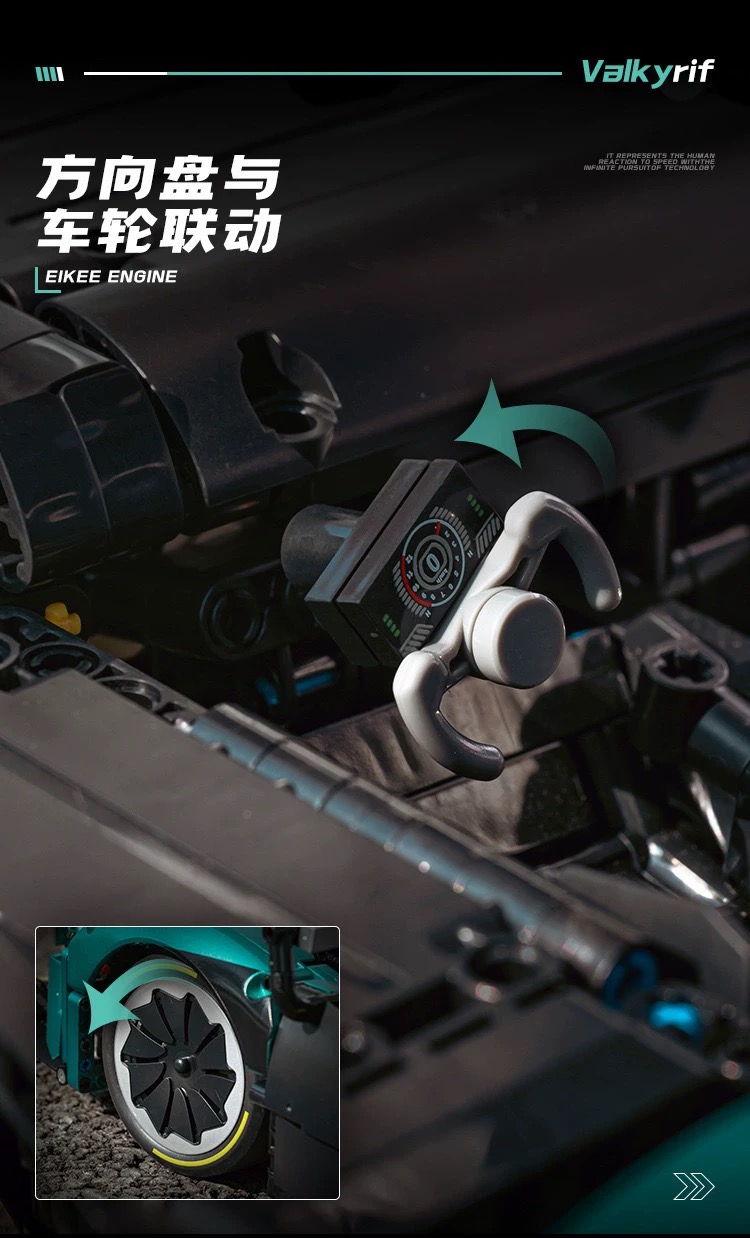
Task: Click the double chevron arrow icon
Action: pyautogui.click(x=693, y=1186)
